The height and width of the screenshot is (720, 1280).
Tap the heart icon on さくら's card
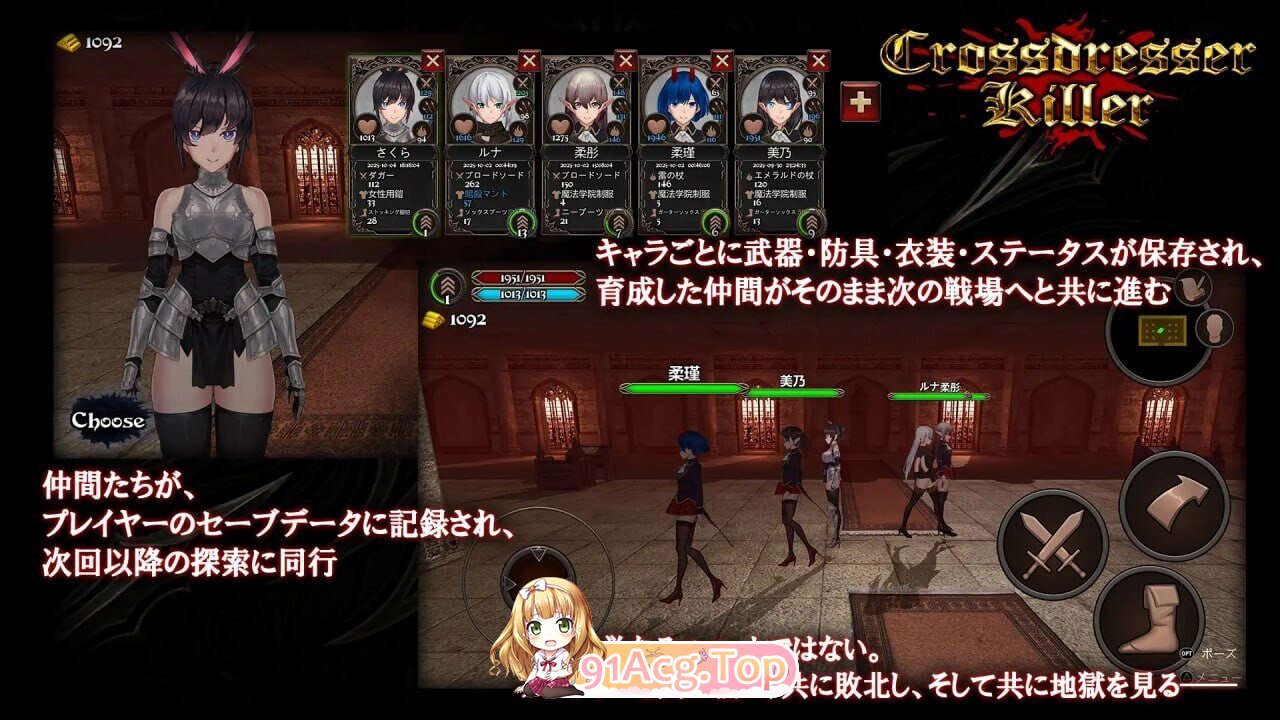365,123
